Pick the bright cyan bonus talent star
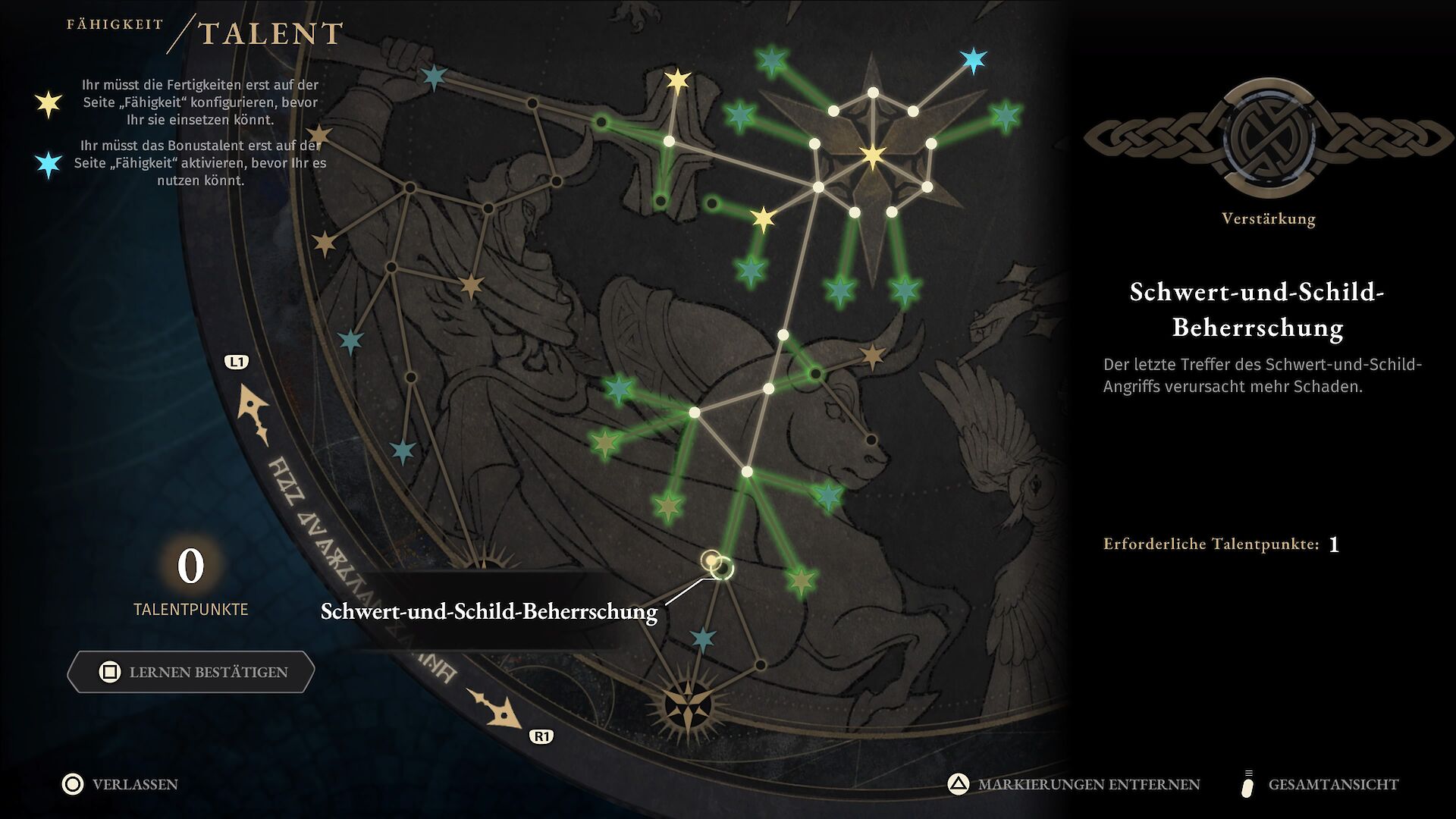Viewport: 1456px width, 819px height. pyautogui.click(x=973, y=60)
